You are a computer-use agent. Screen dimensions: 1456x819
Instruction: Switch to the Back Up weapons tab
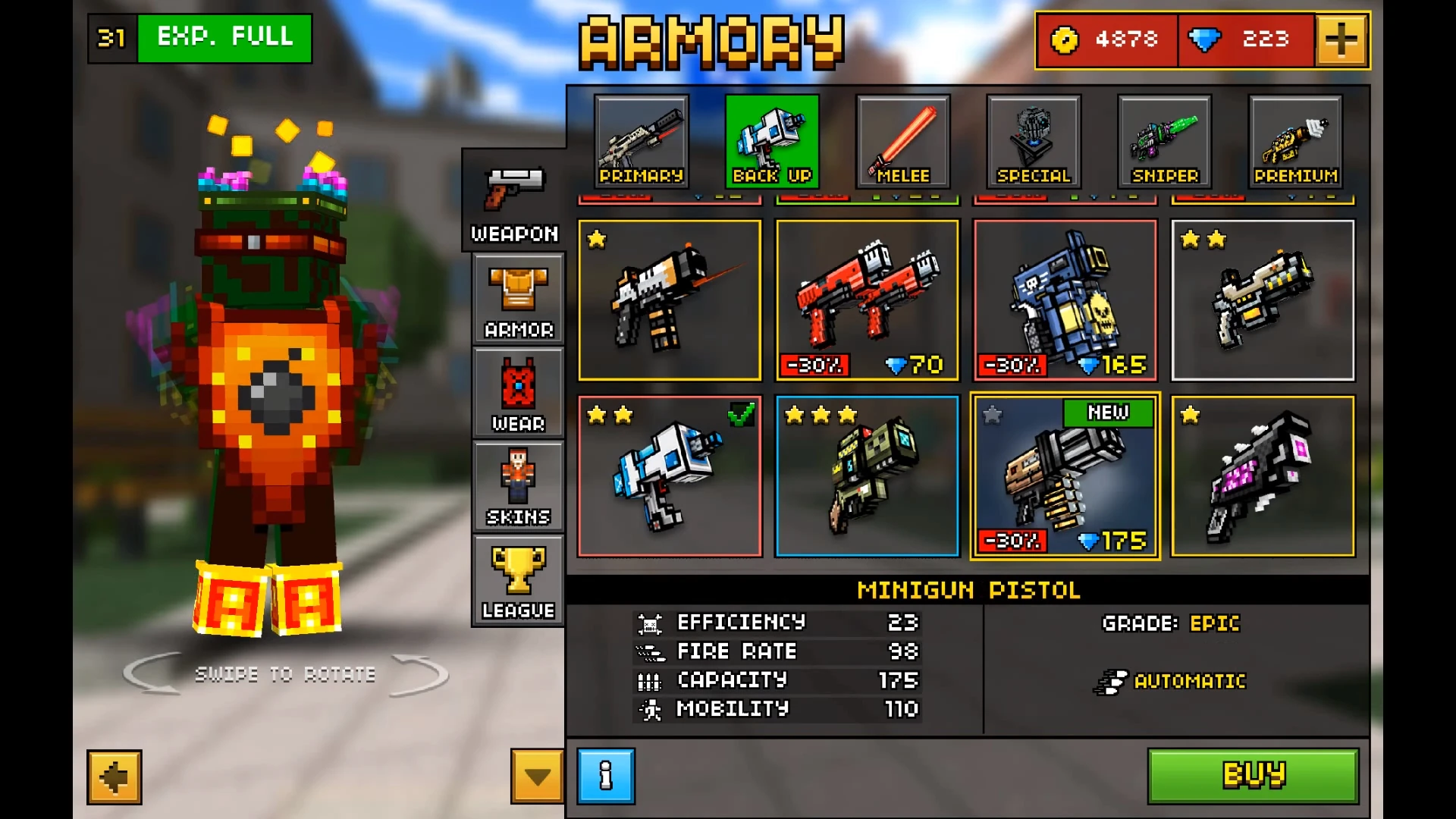click(x=772, y=140)
